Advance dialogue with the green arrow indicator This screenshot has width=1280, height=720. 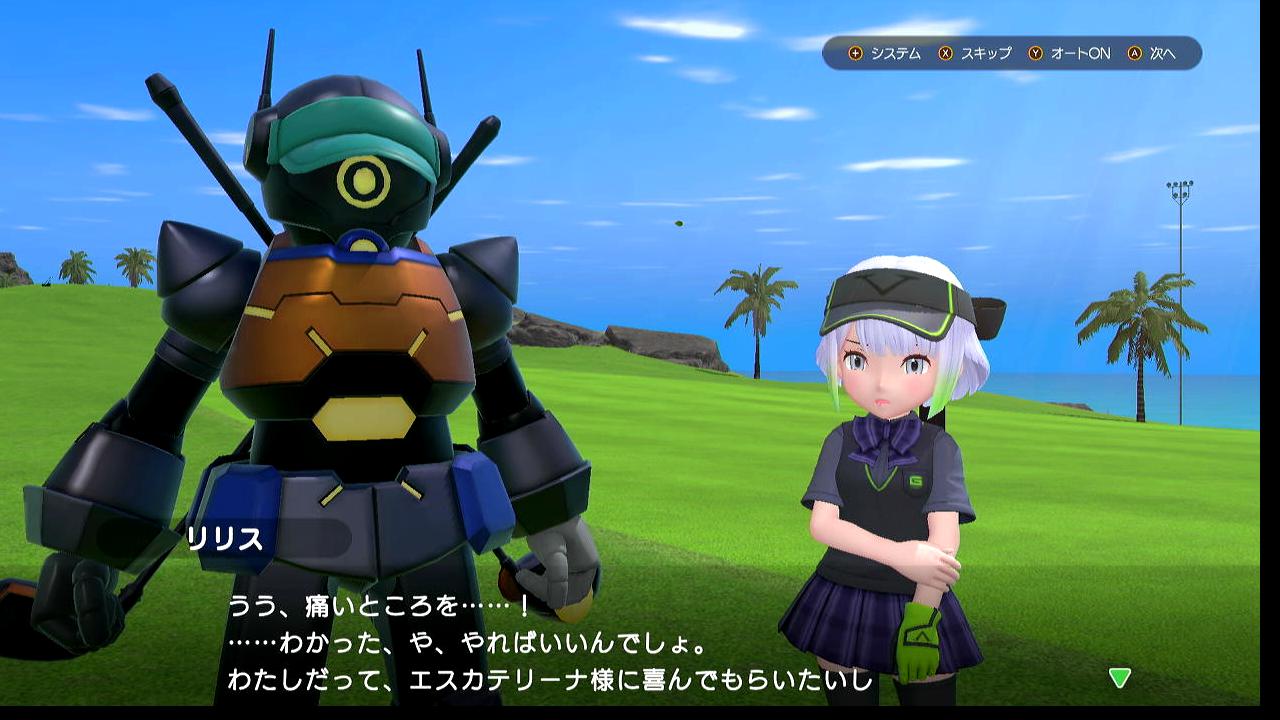pyautogui.click(x=1119, y=678)
